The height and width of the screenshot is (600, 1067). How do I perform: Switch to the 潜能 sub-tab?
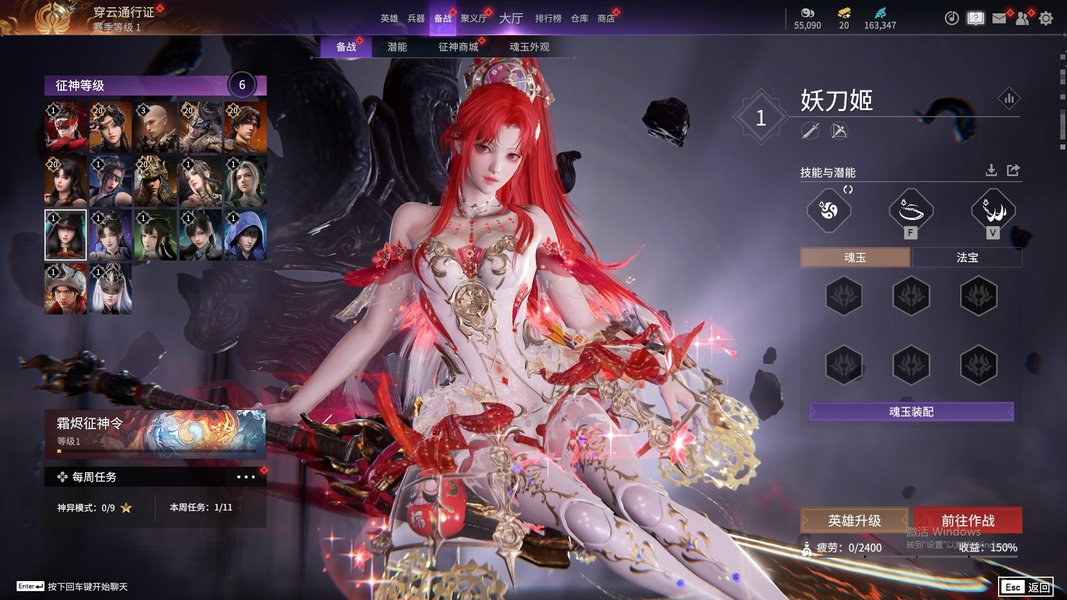tap(397, 47)
